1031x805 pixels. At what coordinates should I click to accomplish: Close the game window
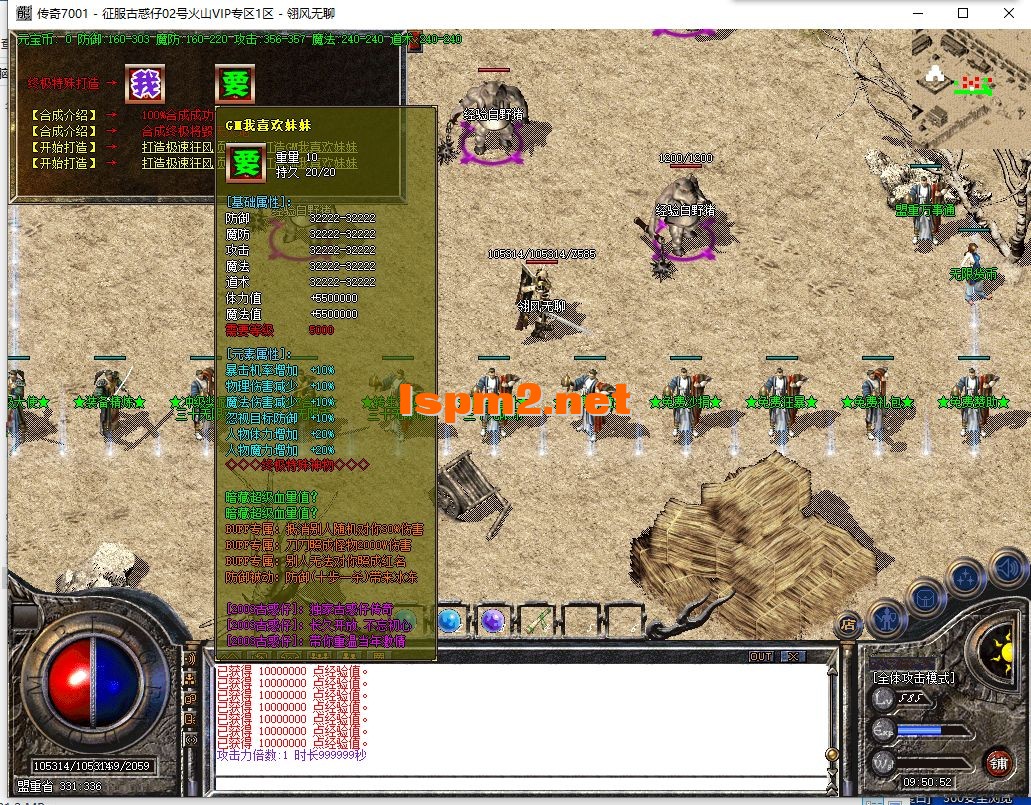point(1008,13)
